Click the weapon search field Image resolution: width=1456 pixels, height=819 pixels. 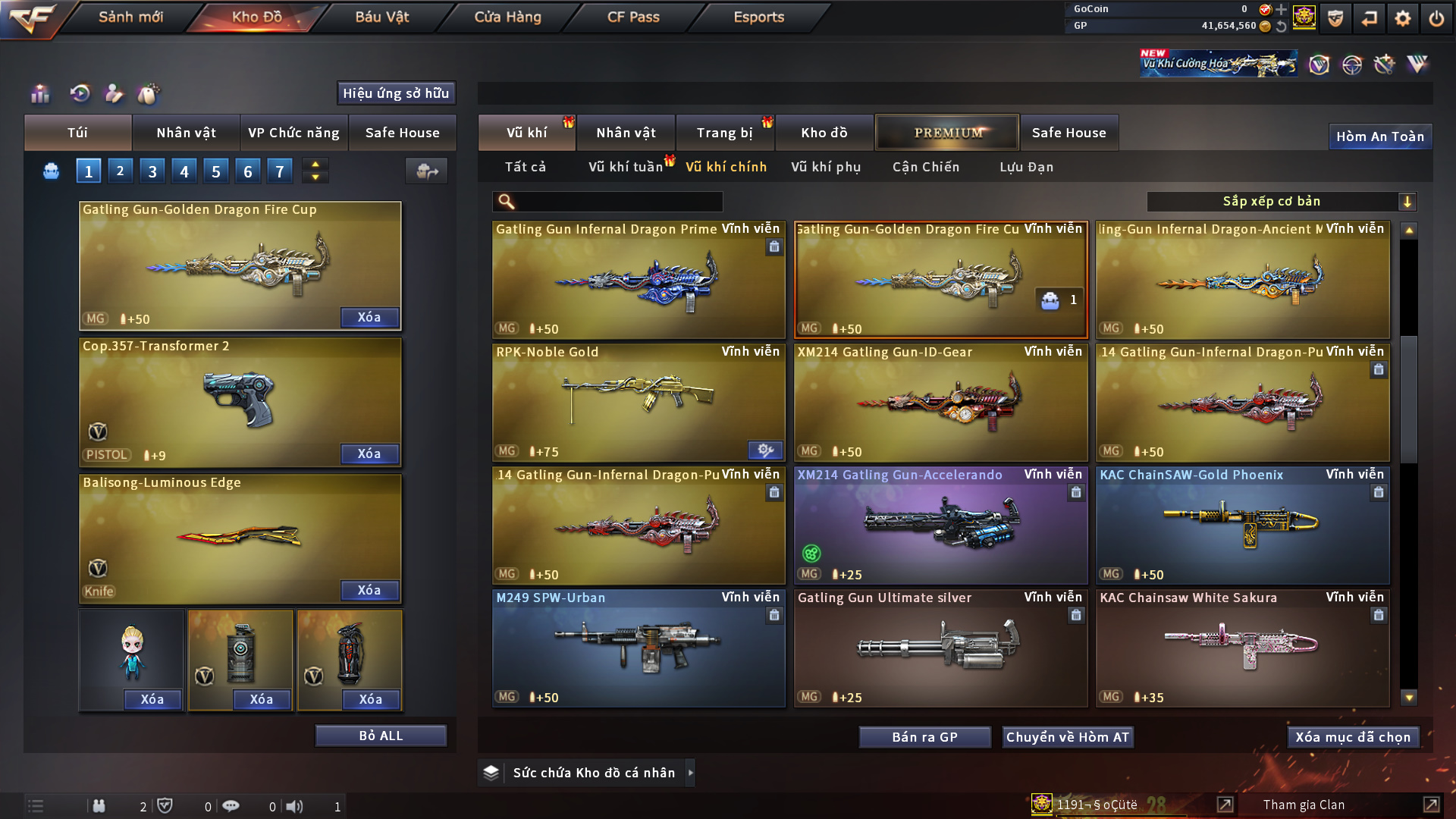click(x=618, y=202)
